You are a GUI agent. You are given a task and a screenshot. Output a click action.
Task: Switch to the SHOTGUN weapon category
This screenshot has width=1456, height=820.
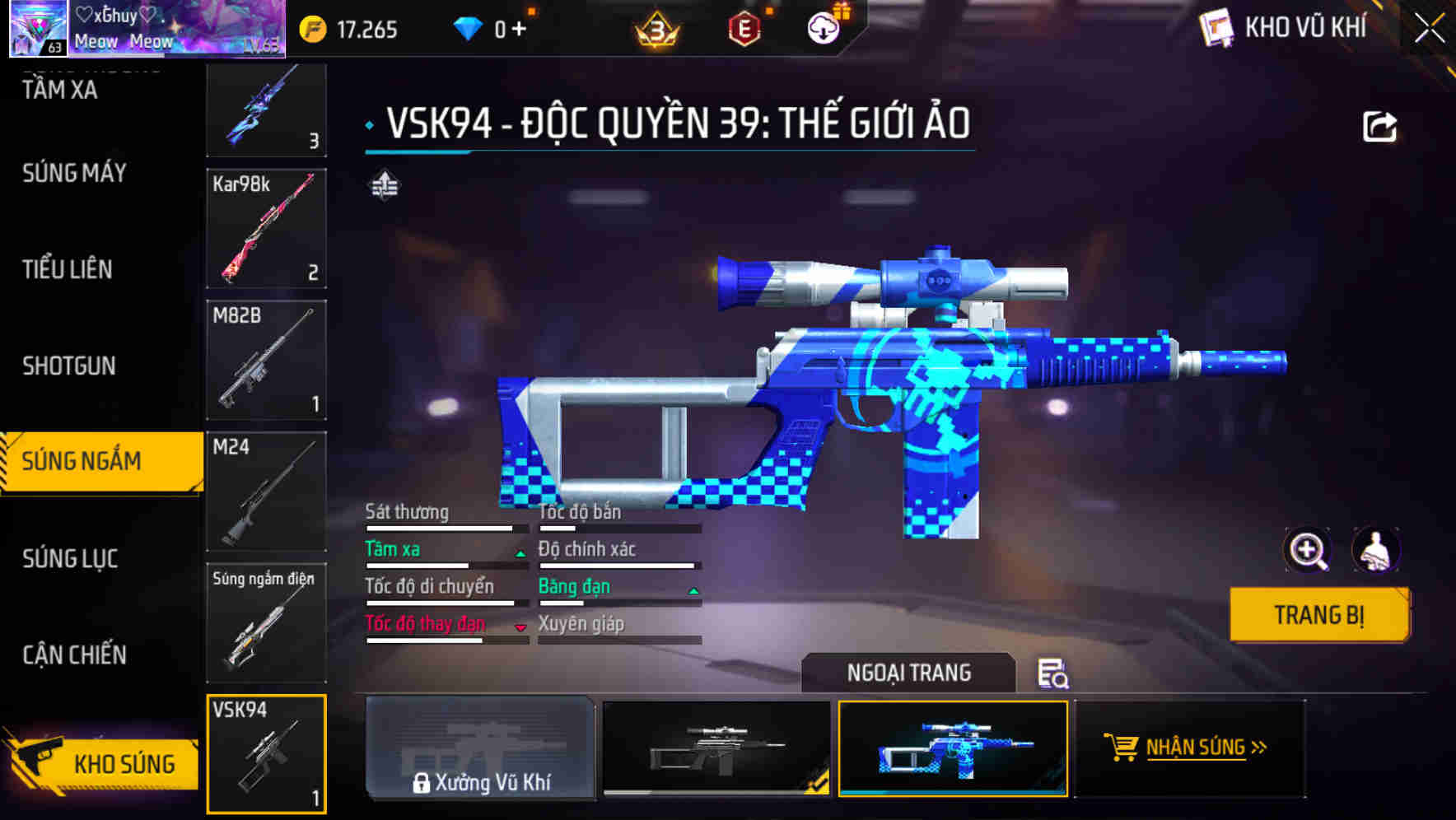(x=70, y=366)
